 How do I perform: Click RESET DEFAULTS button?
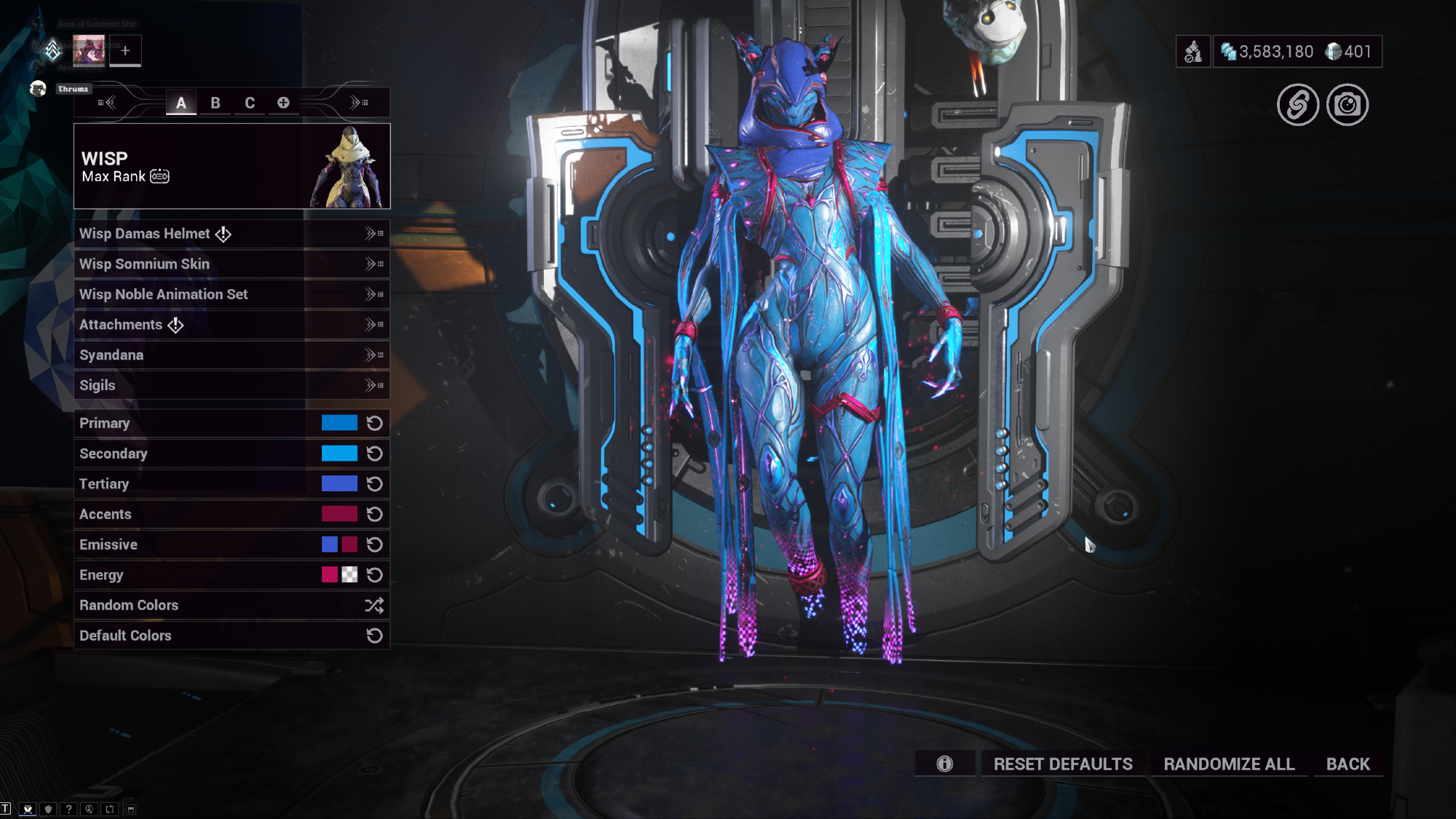tap(1063, 764)
